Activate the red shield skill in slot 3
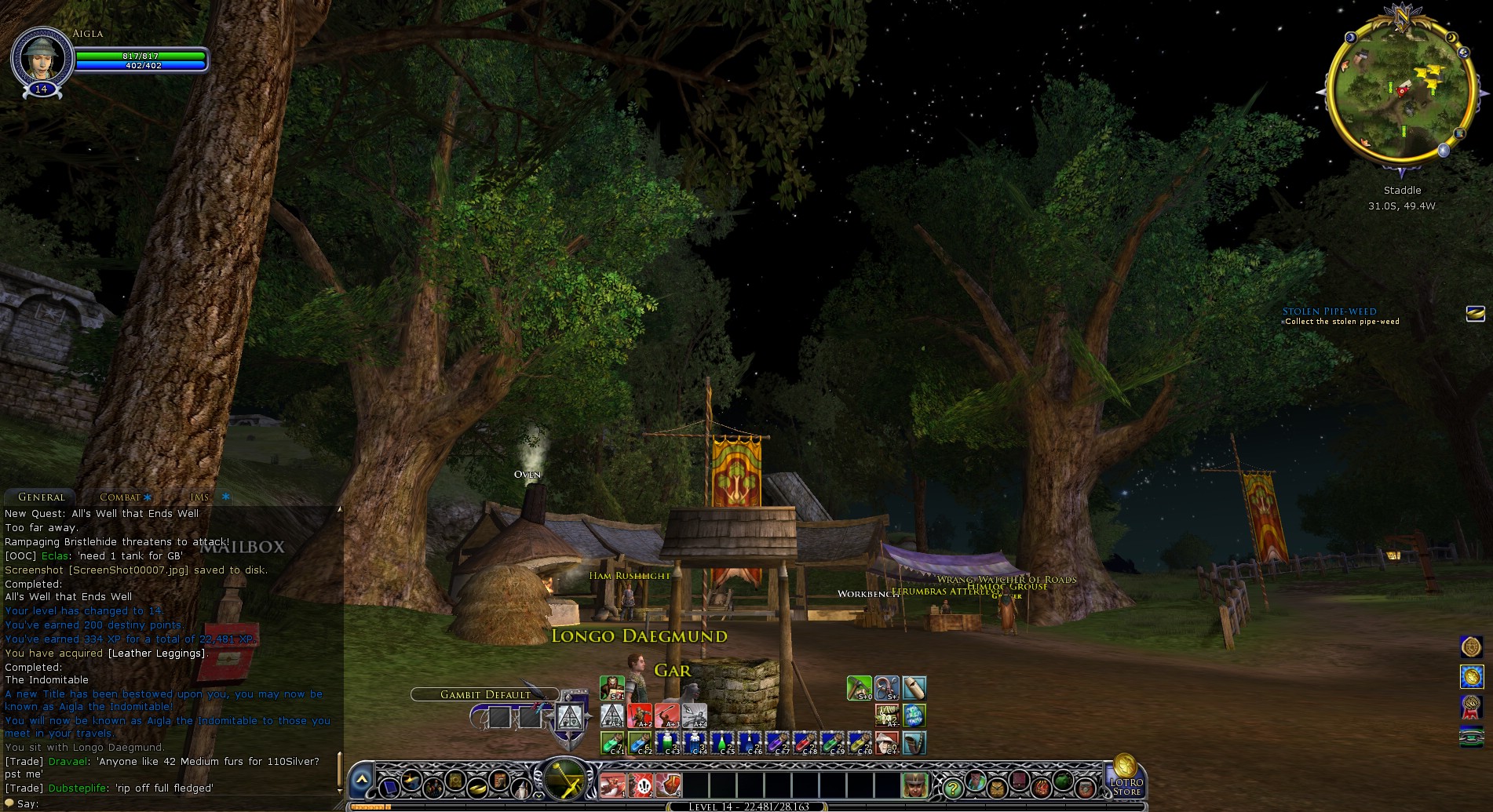This screenshot has width=1493, height=812. coord(668,785)
